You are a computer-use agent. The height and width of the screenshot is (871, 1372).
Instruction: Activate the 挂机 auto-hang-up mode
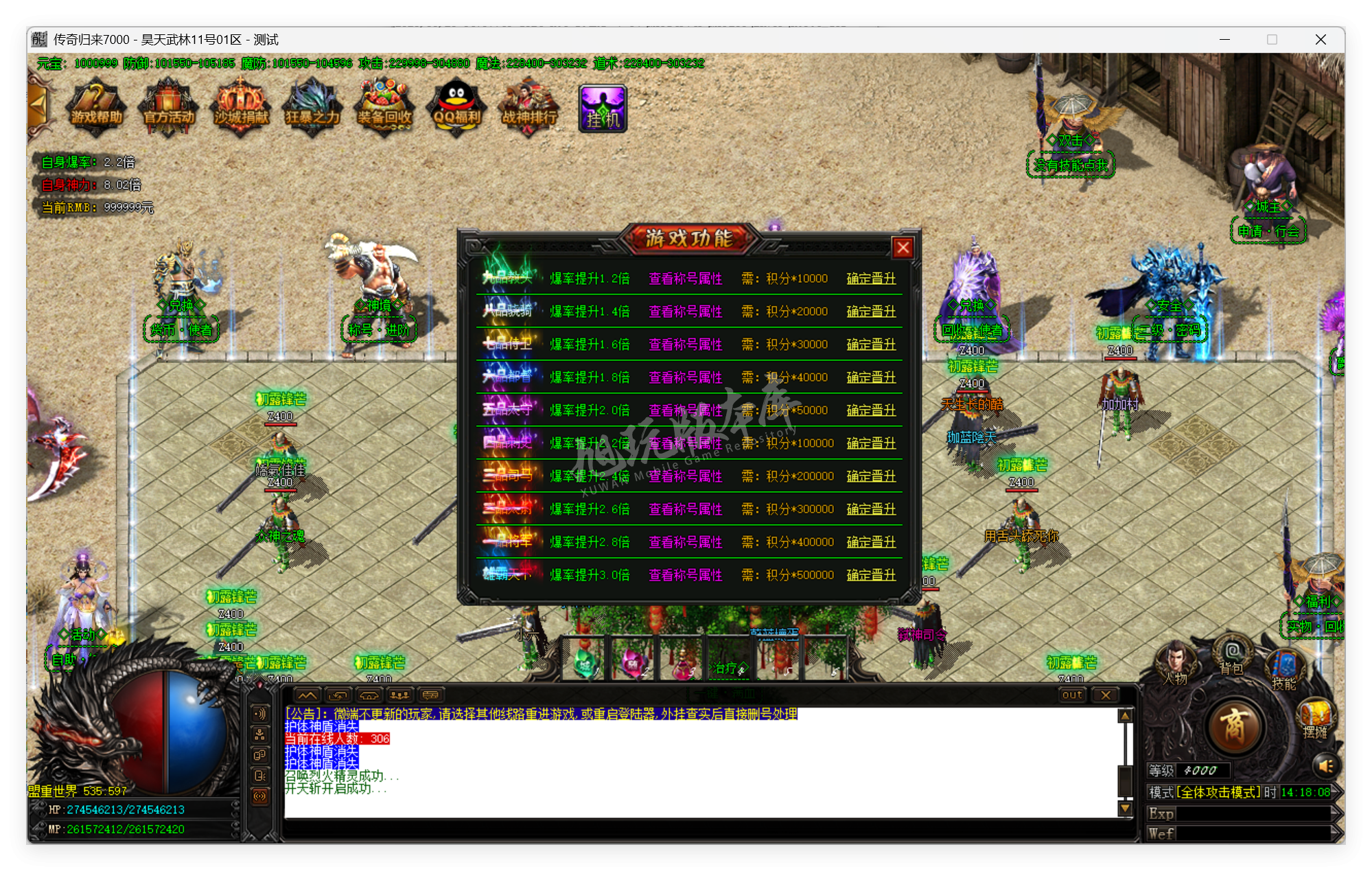(602, 106)
